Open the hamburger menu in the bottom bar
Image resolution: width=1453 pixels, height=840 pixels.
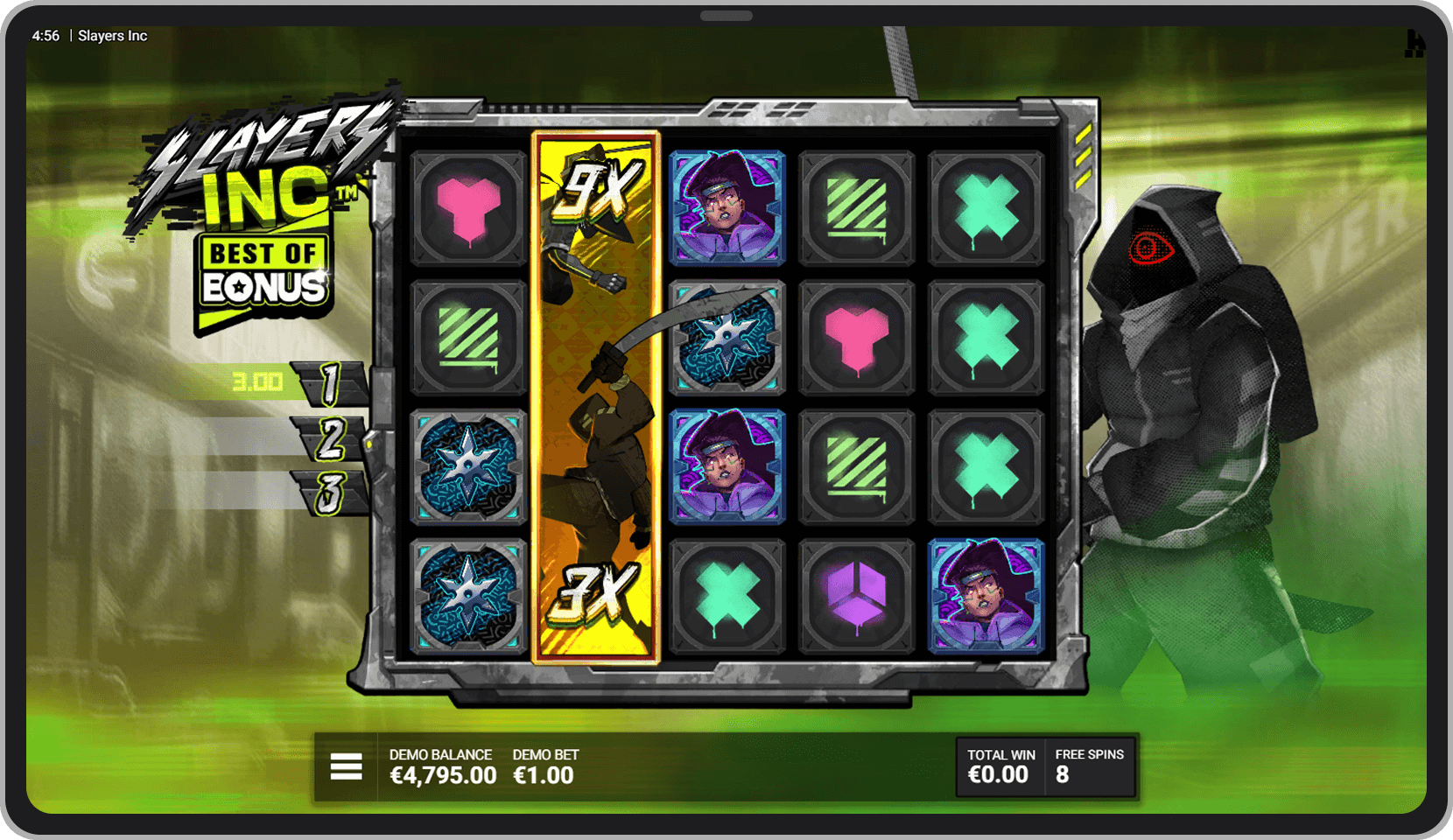[x=347, y=765]
